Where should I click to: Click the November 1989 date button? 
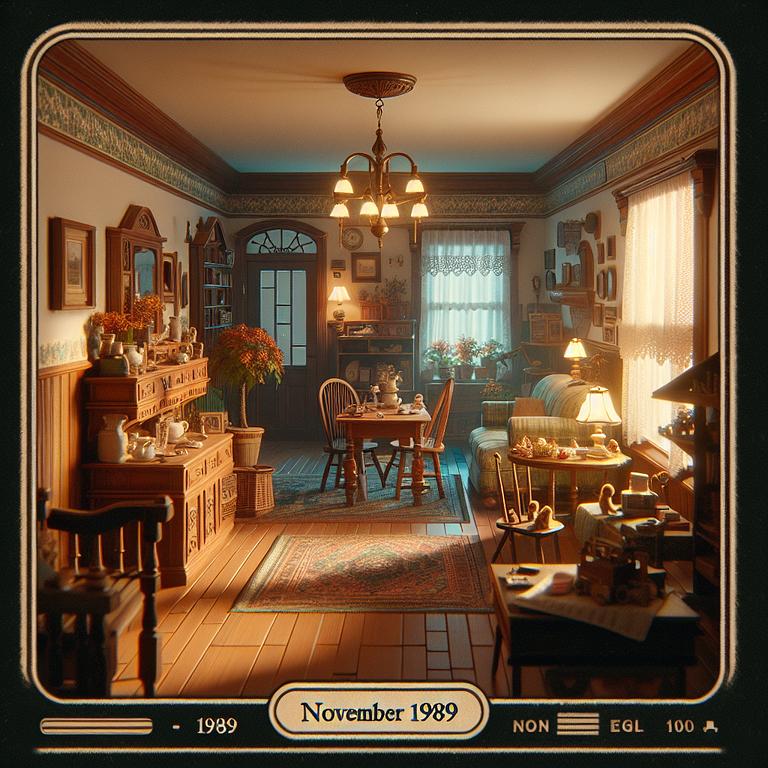(379, 712)
